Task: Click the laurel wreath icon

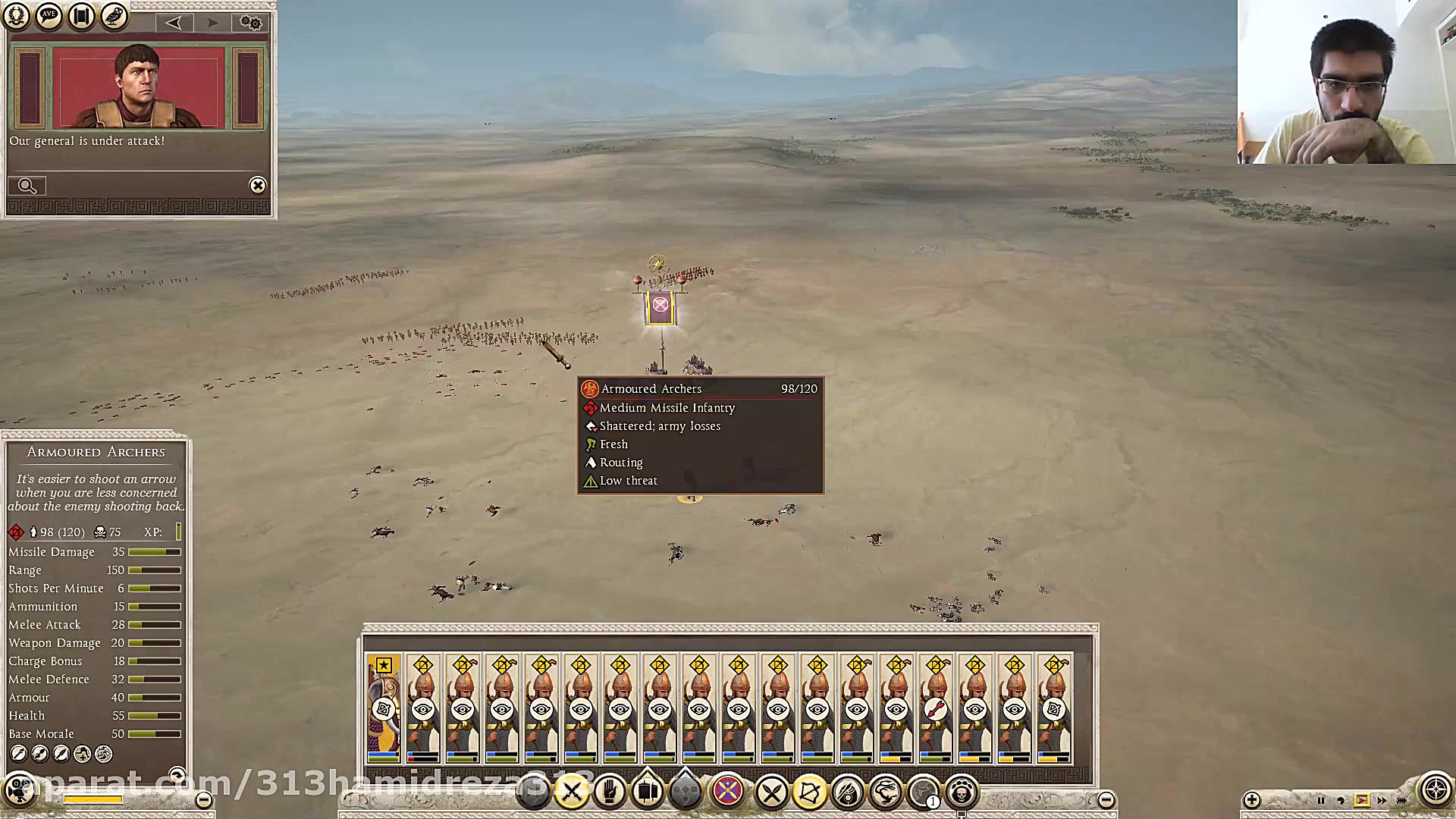Action: [16, 16]
